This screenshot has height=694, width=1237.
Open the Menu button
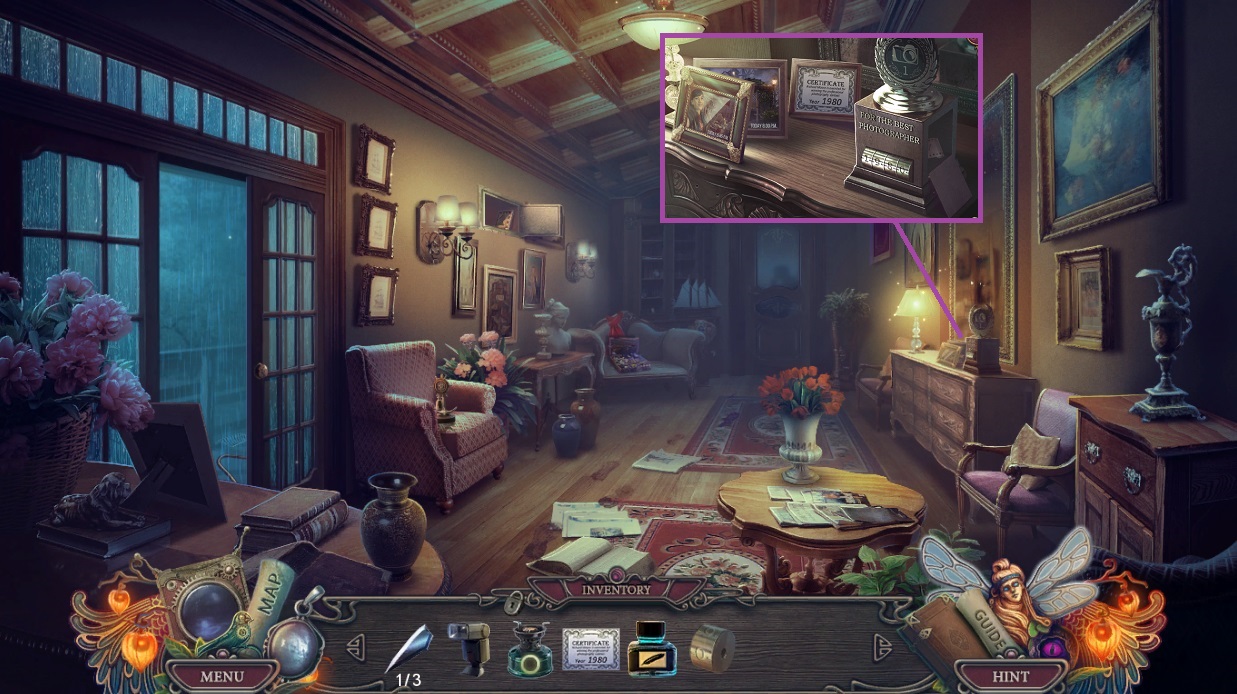pos(221,676)
